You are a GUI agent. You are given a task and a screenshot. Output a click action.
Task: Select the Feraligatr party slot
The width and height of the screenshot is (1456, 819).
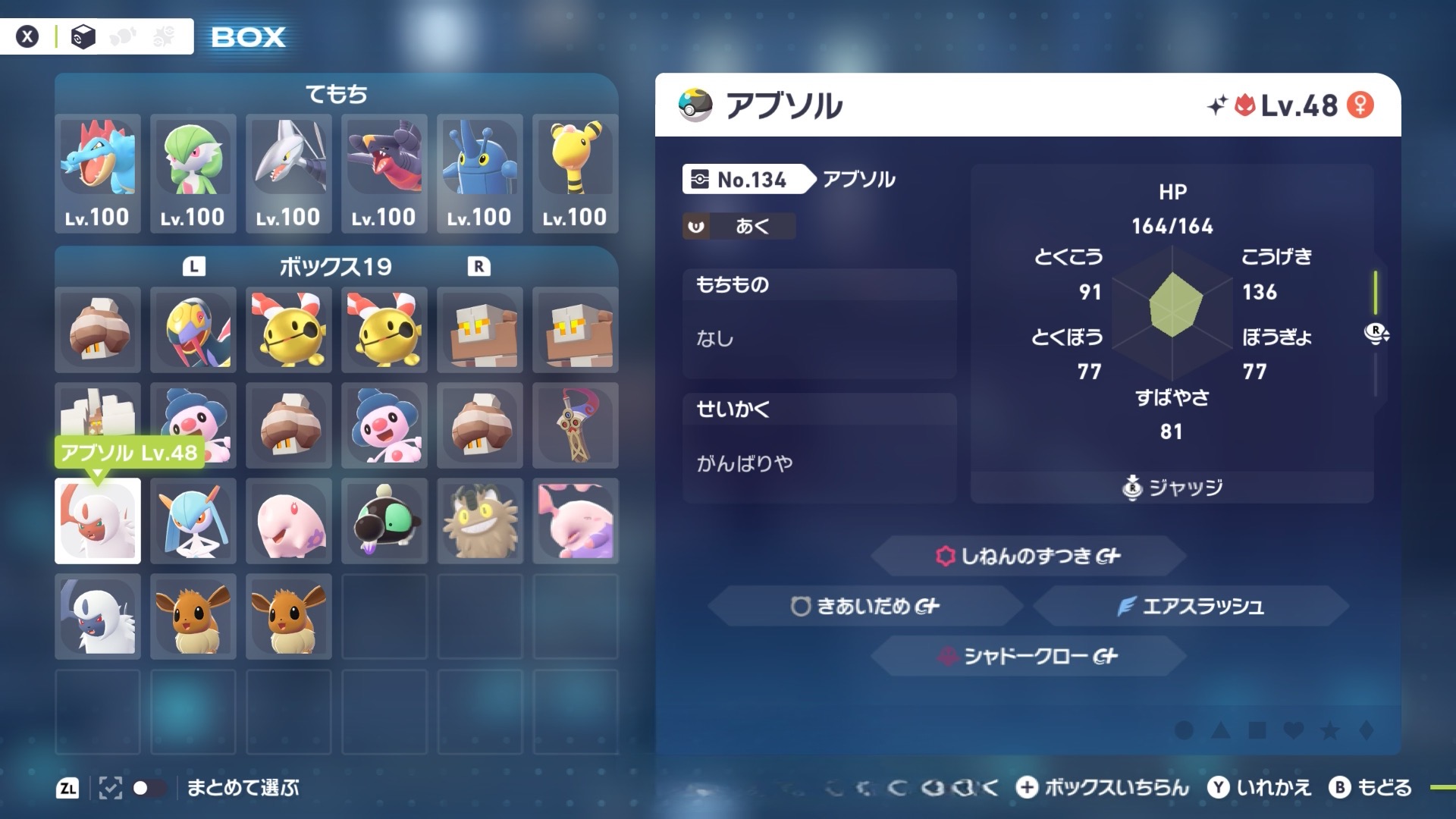tap(98, 173)
